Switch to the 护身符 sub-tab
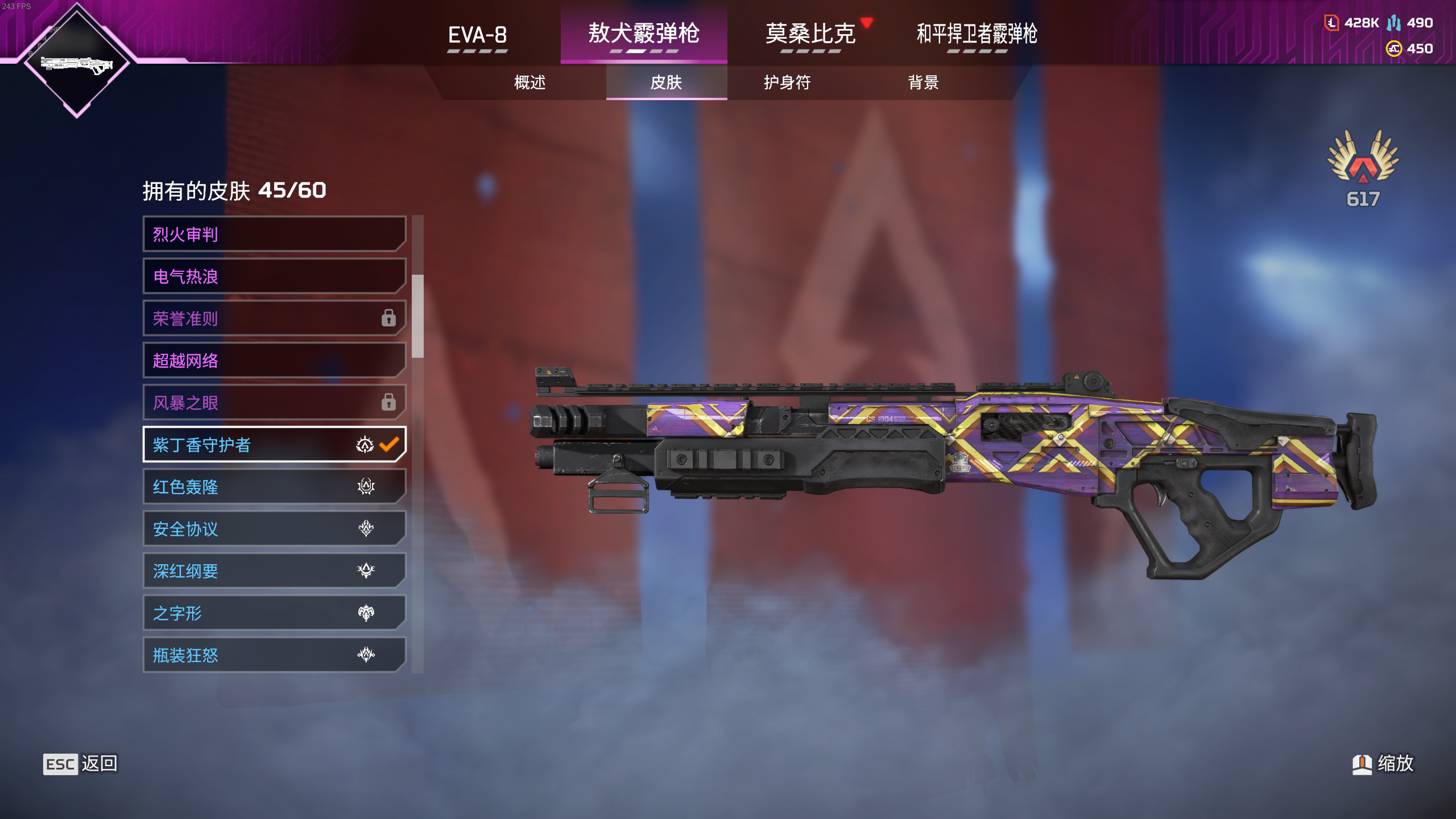Viewport: 1456px width, 819px height. [x=787, y=82]
